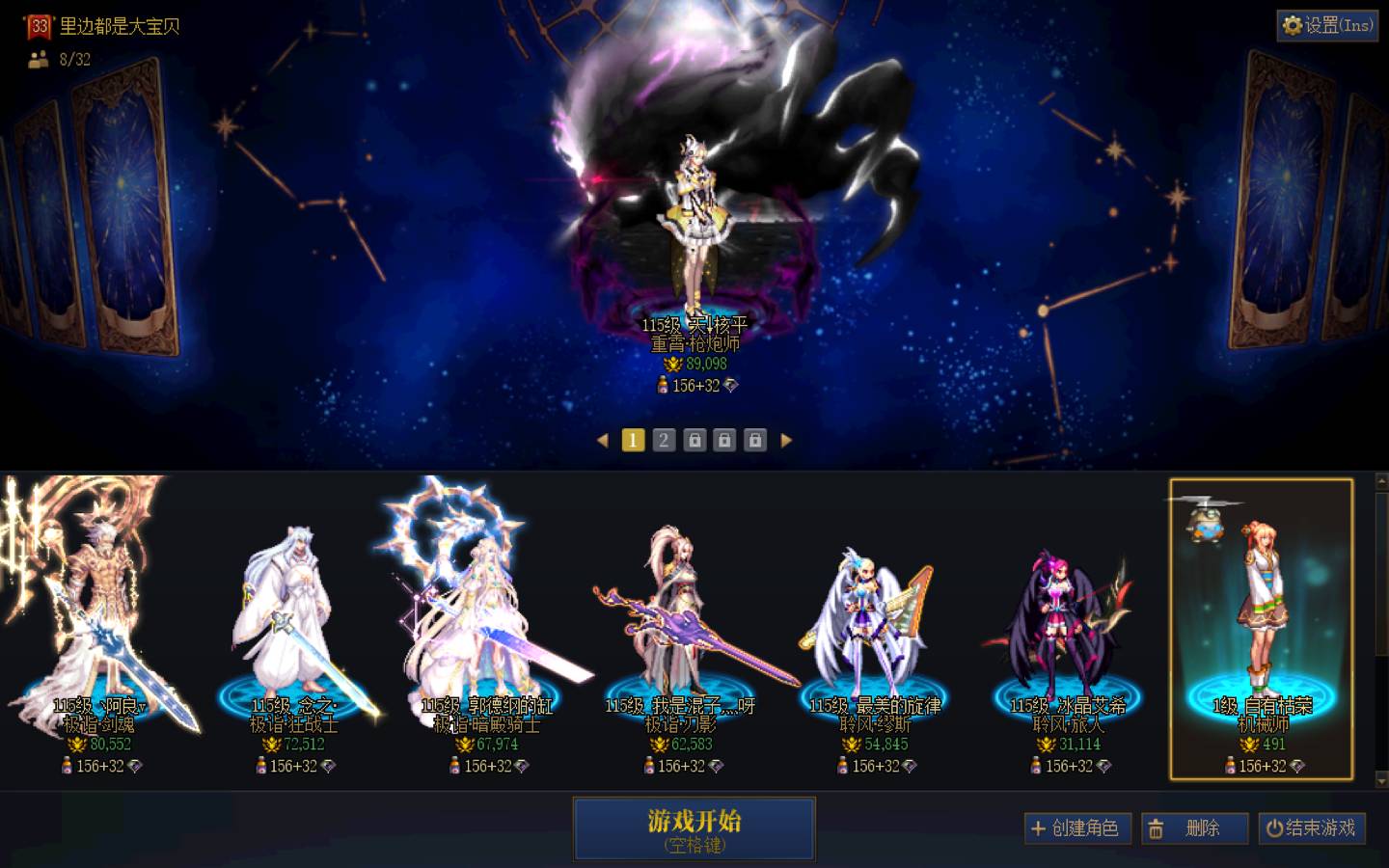Viewport: 1389px width, 868px height.
Task: Click the third locked character page slot
Action: point(754,440)
